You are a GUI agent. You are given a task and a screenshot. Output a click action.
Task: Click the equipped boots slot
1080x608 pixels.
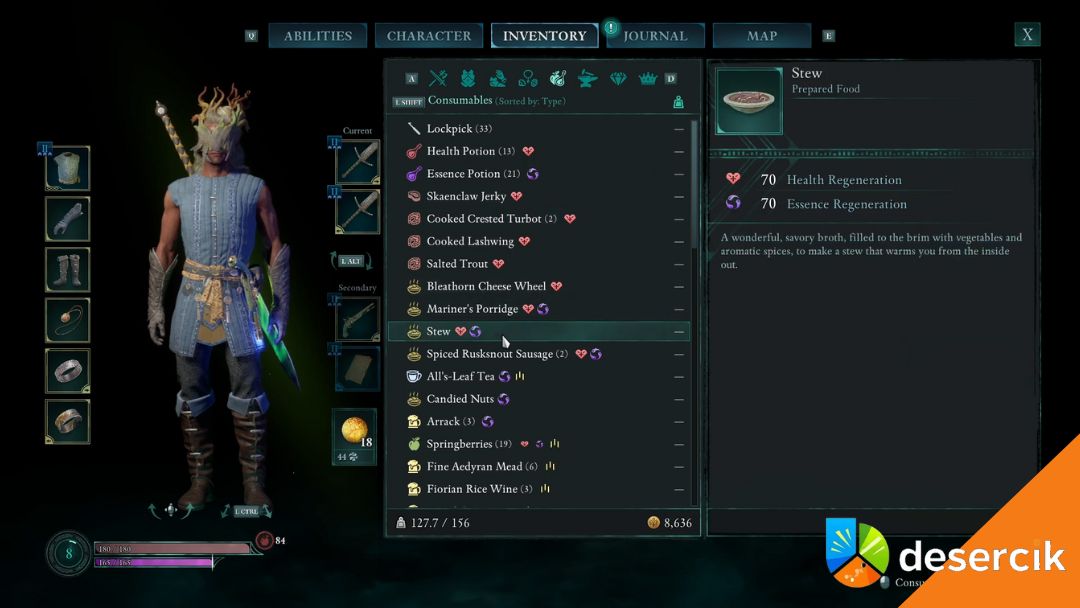68,269
